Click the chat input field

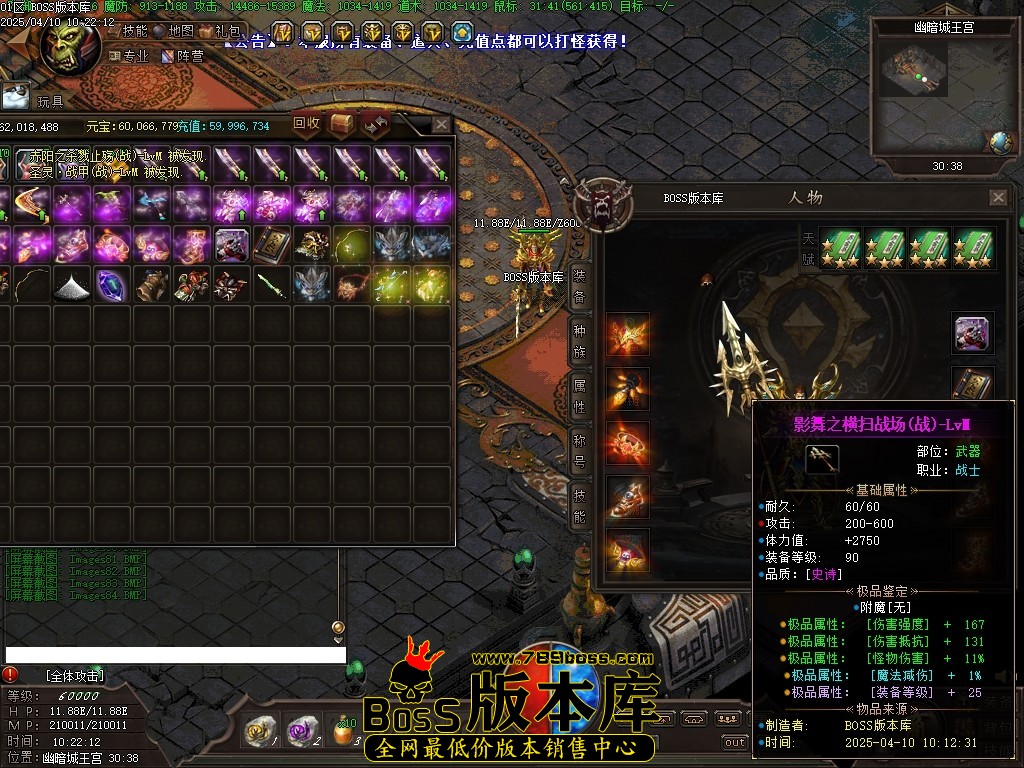pyautogui.click(x=175, y=655)
